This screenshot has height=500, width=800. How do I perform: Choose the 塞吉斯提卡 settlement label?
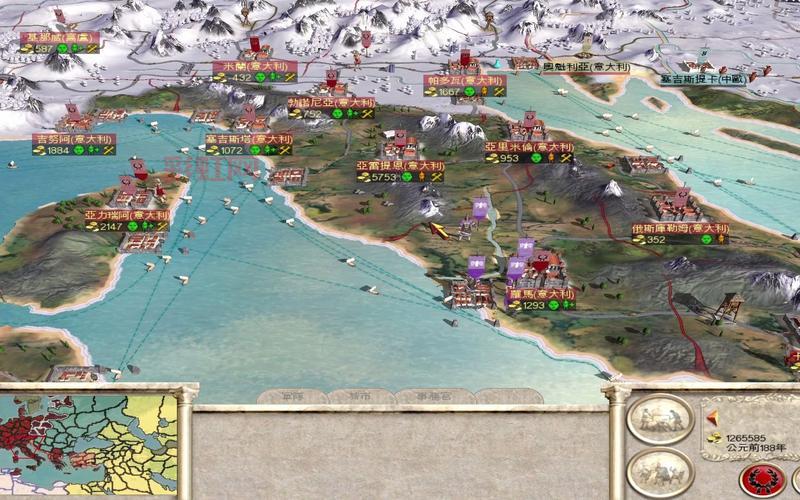pyautogui.click(x=706, y=77)
